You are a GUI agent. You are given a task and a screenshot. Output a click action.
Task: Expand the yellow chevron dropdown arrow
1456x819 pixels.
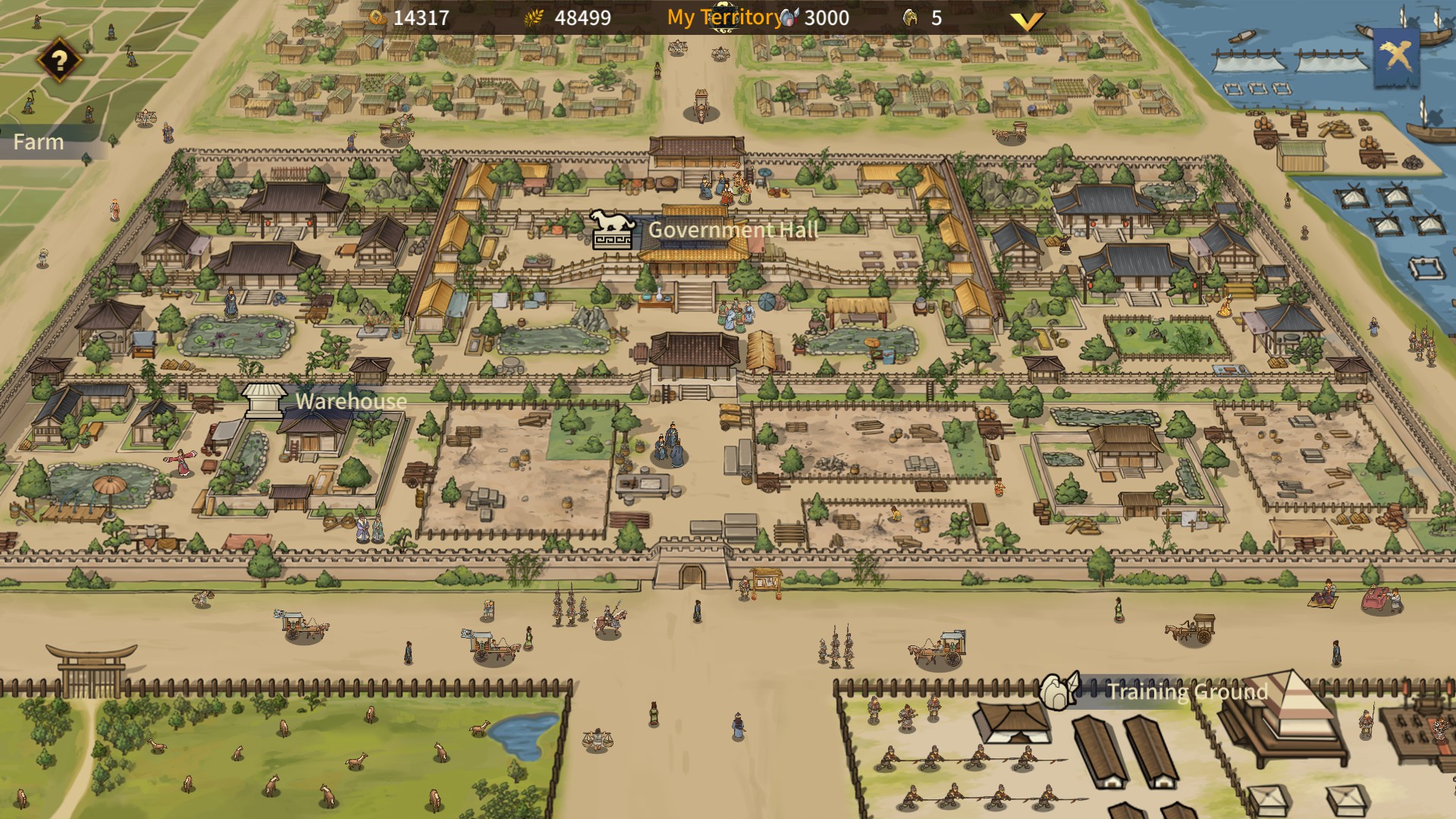1027,20
